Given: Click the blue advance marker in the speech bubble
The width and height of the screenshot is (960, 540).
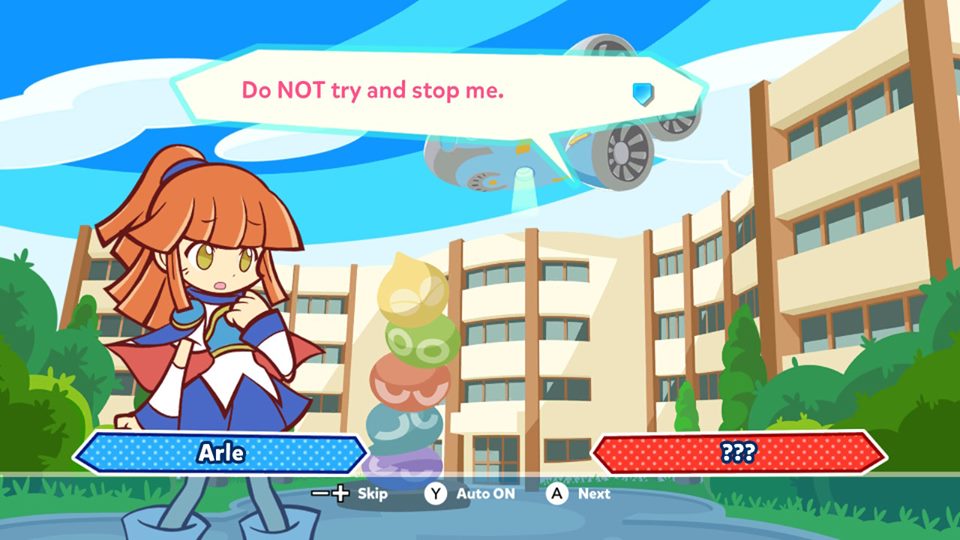Looking at the screenshot, I should click(642, 94).
